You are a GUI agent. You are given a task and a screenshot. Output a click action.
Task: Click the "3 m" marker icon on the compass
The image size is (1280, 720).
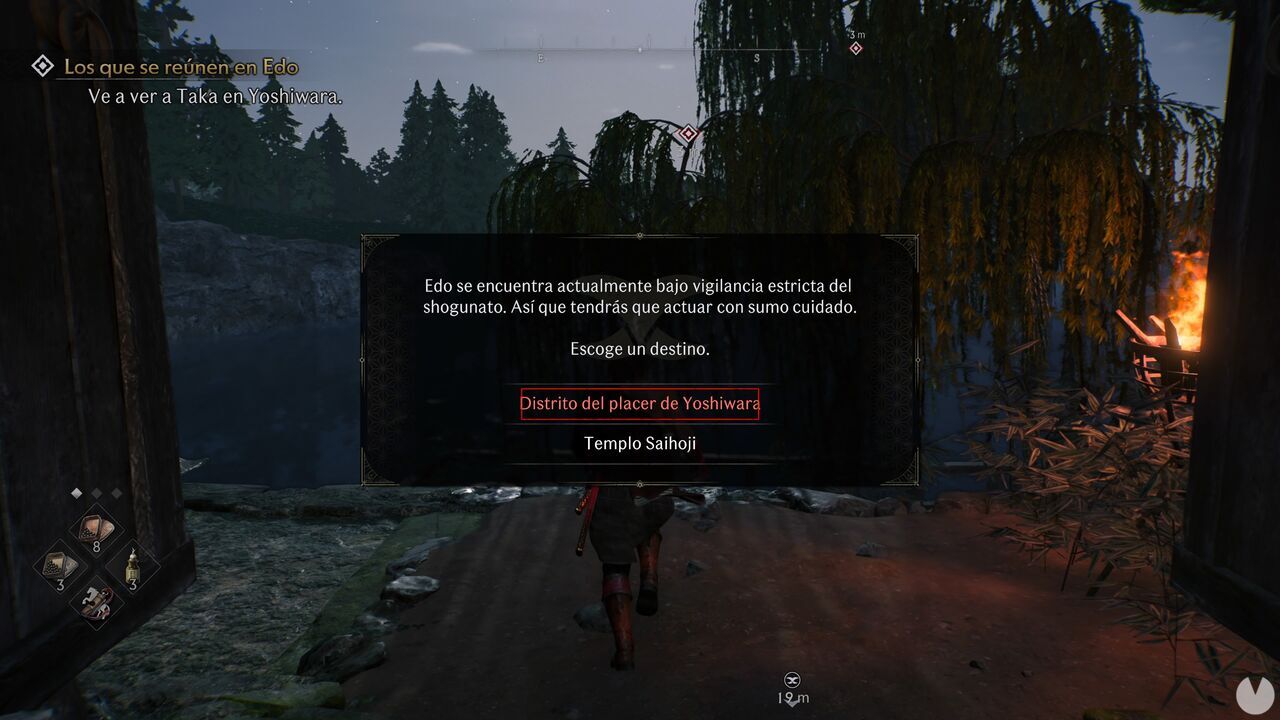(856, 44)
